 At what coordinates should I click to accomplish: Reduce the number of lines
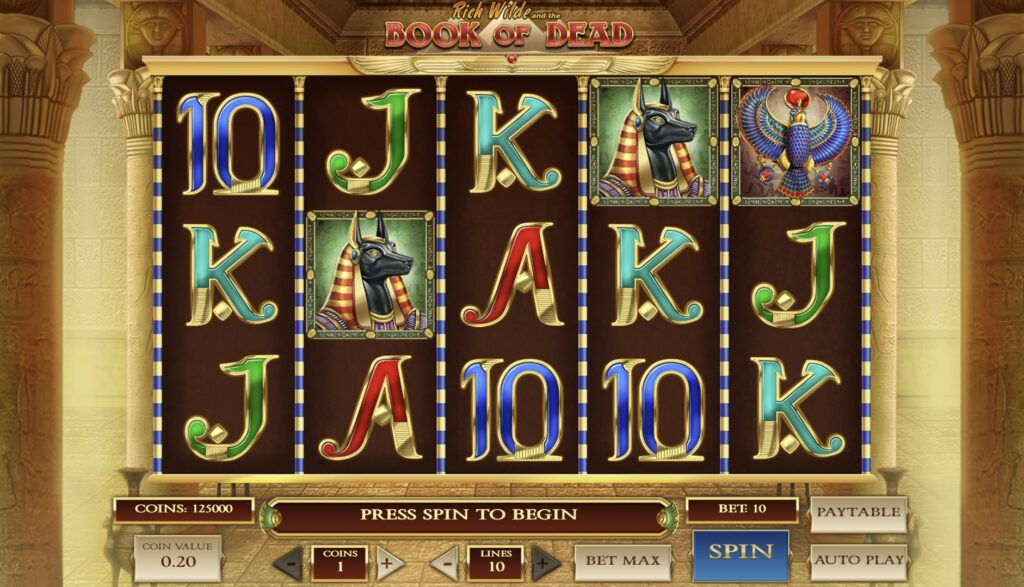point(446,563)
